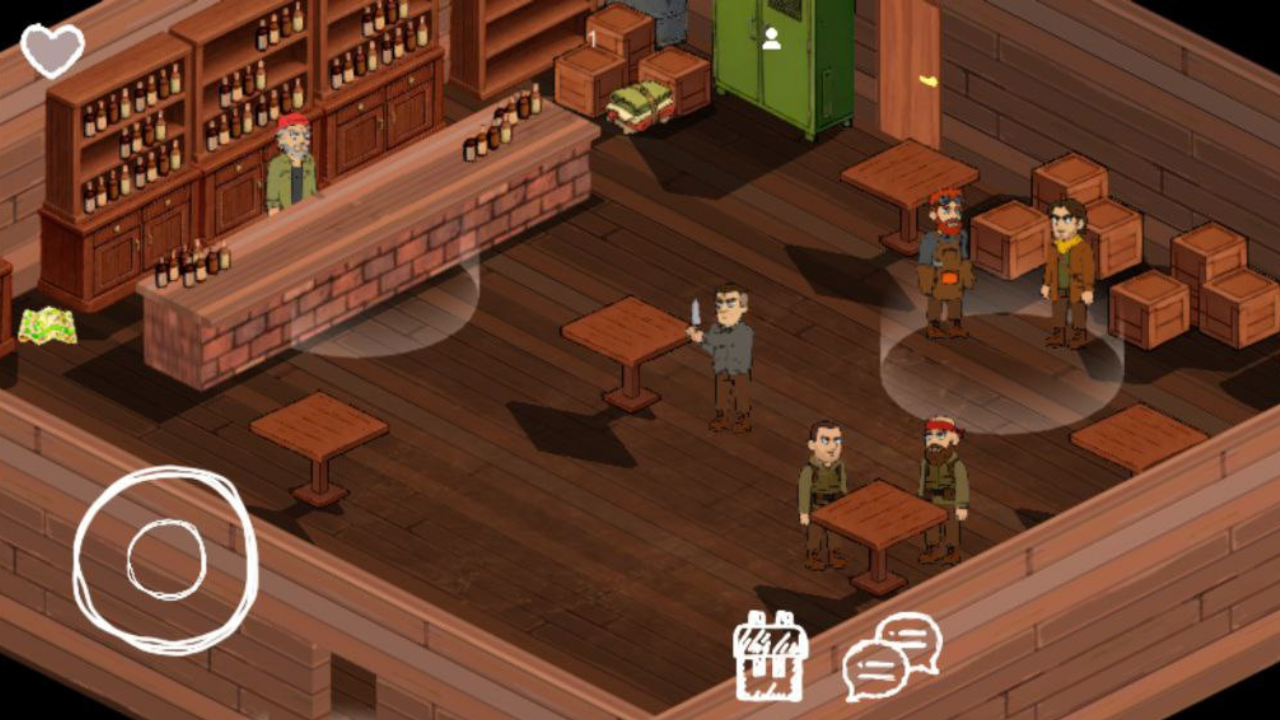Viewport: 1280px width, 720px height.
Task: Select the map icon near the bar
Action: (x=47, y=326)
